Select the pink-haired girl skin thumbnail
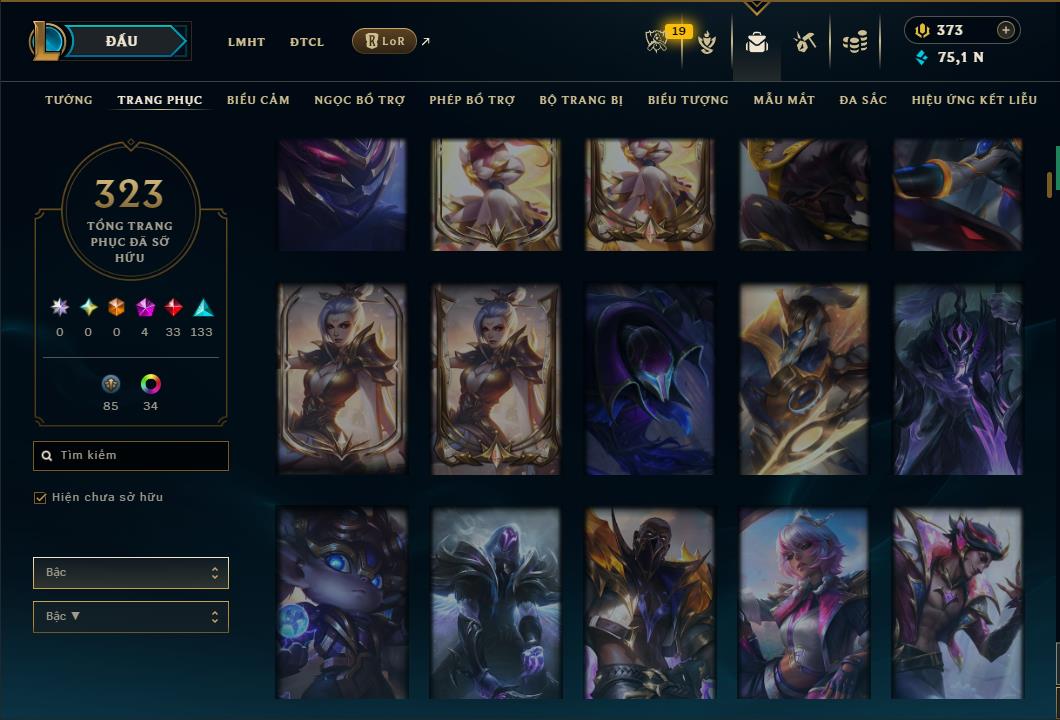Image resolution: width=1060 pixels, height=720 pixels. click(804, 603)
